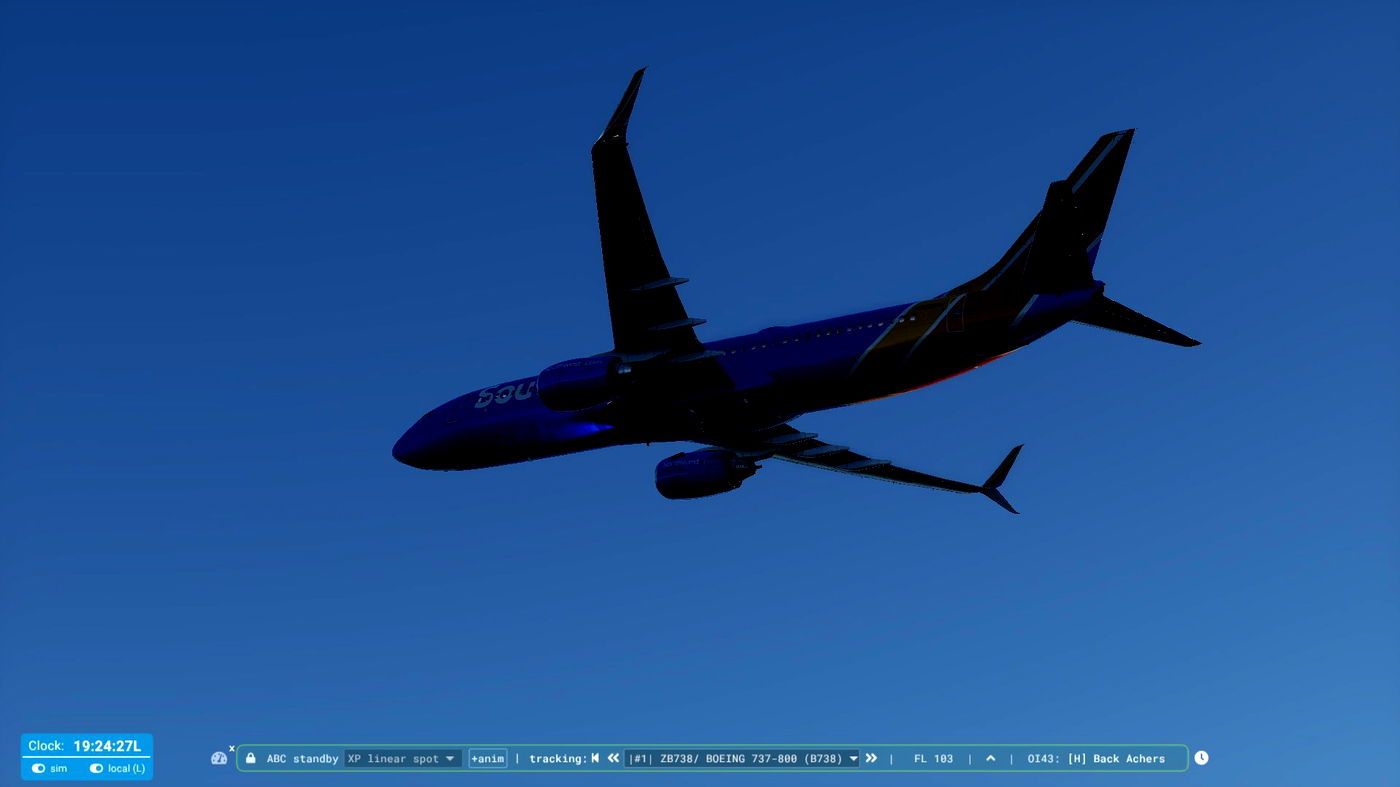The height and width of the screenshot is (787, 1400).
Task: Open the XP linear spot camera dropdown
Action: click(402, 758)
